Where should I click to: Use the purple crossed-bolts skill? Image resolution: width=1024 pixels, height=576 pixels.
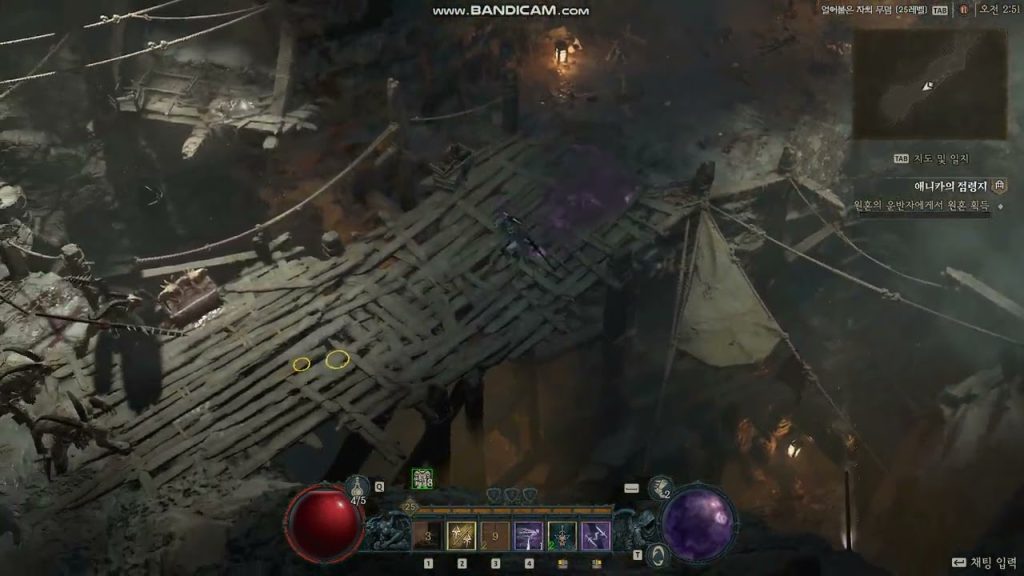click(596, 536)
